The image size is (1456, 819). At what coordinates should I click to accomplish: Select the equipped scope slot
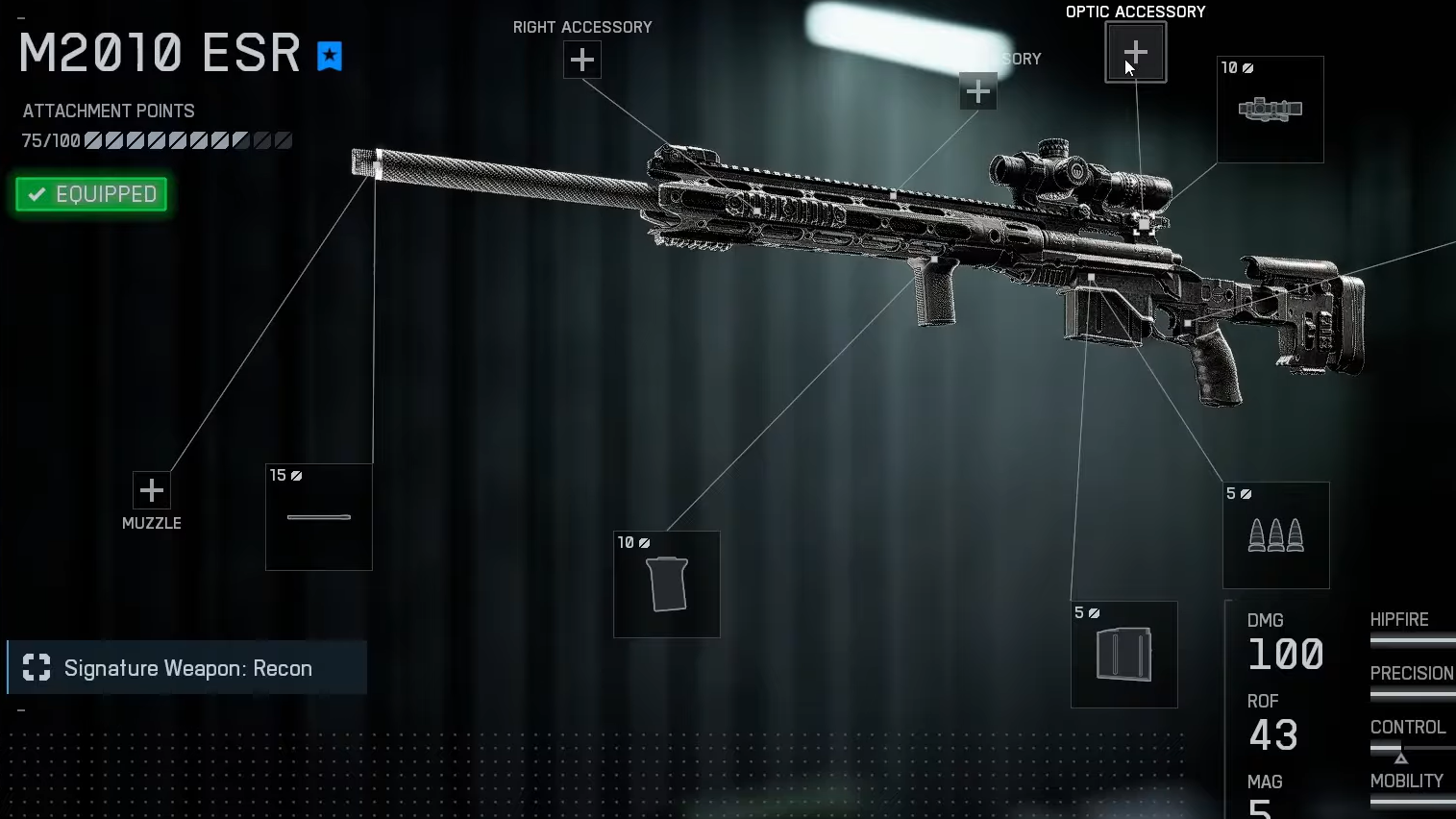1270,110
